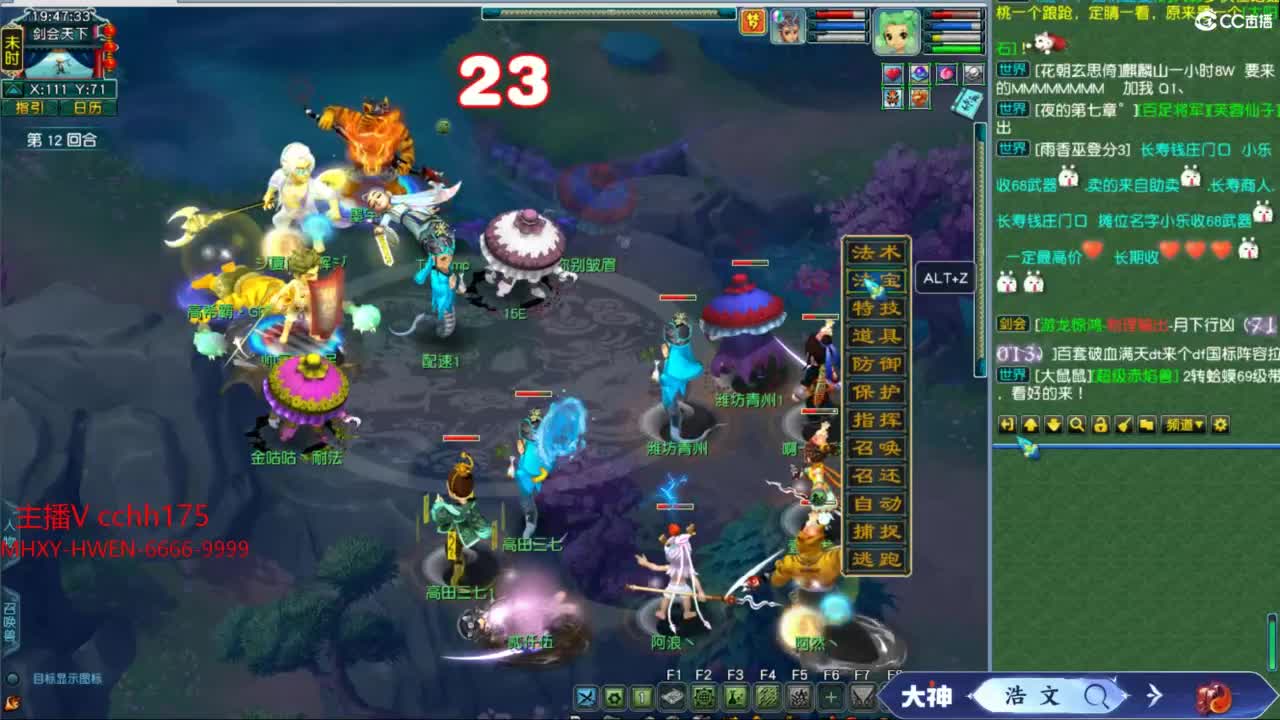The image size is (1280, 720).
Task: Open chat settings with the gear icon
Action: click(1222, 425)
